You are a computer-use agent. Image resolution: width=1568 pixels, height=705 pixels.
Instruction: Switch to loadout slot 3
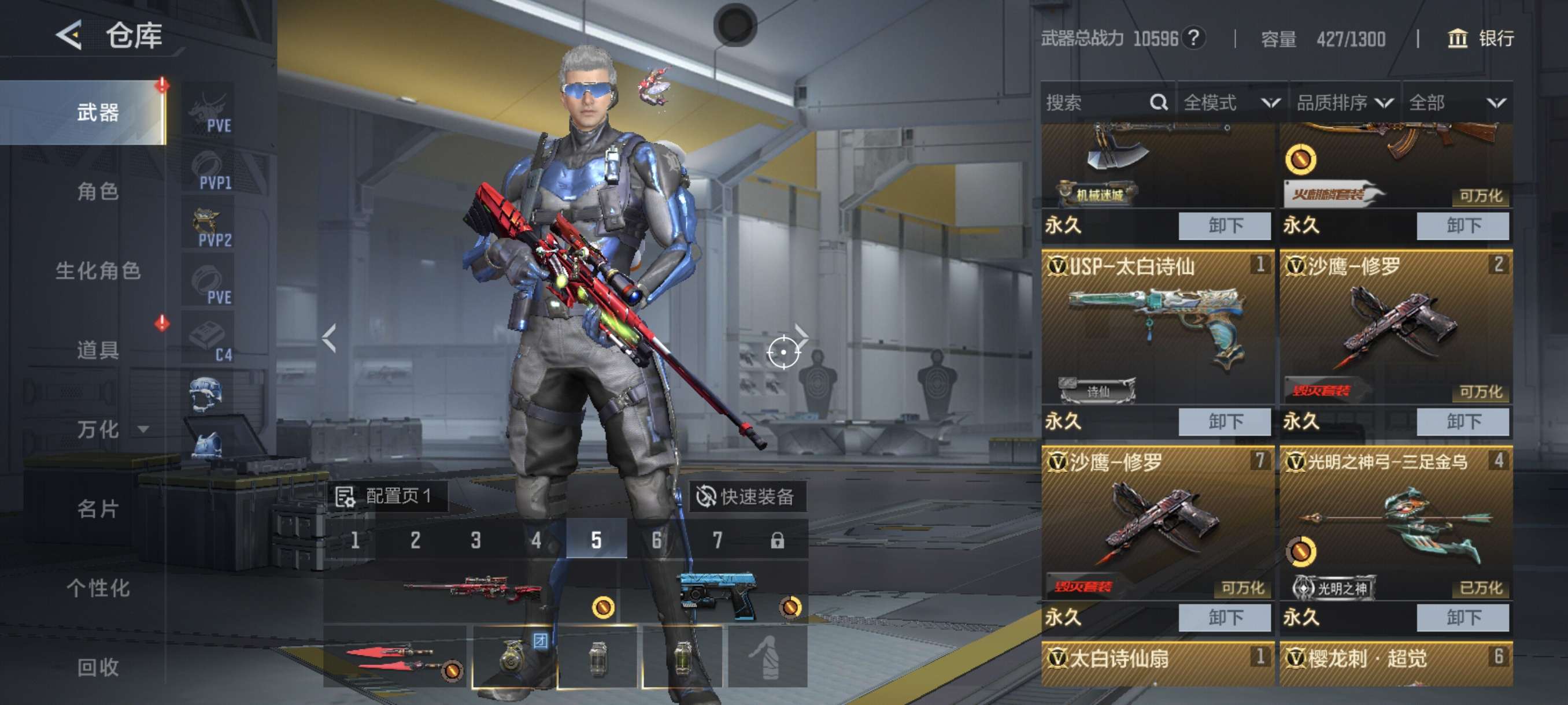(475, 540)
